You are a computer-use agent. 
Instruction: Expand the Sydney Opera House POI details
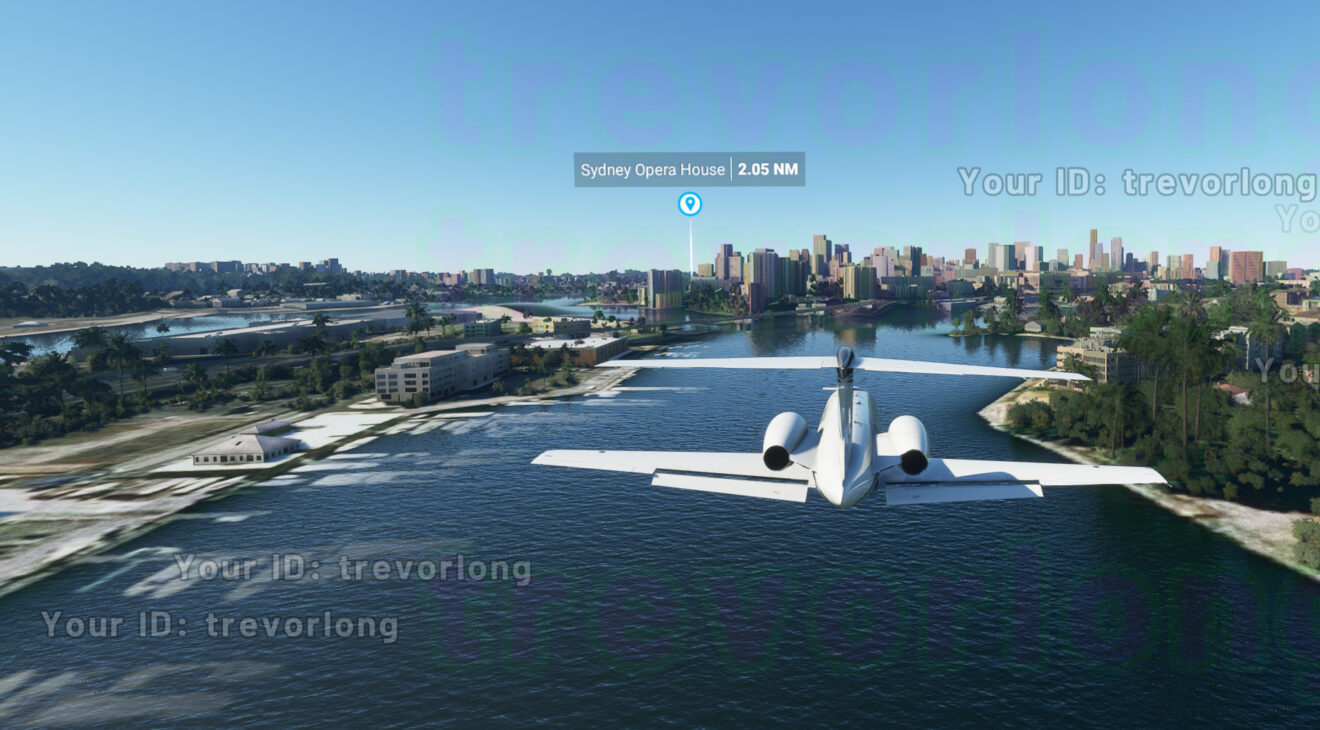pyautogui.click(x=688, y=170)
